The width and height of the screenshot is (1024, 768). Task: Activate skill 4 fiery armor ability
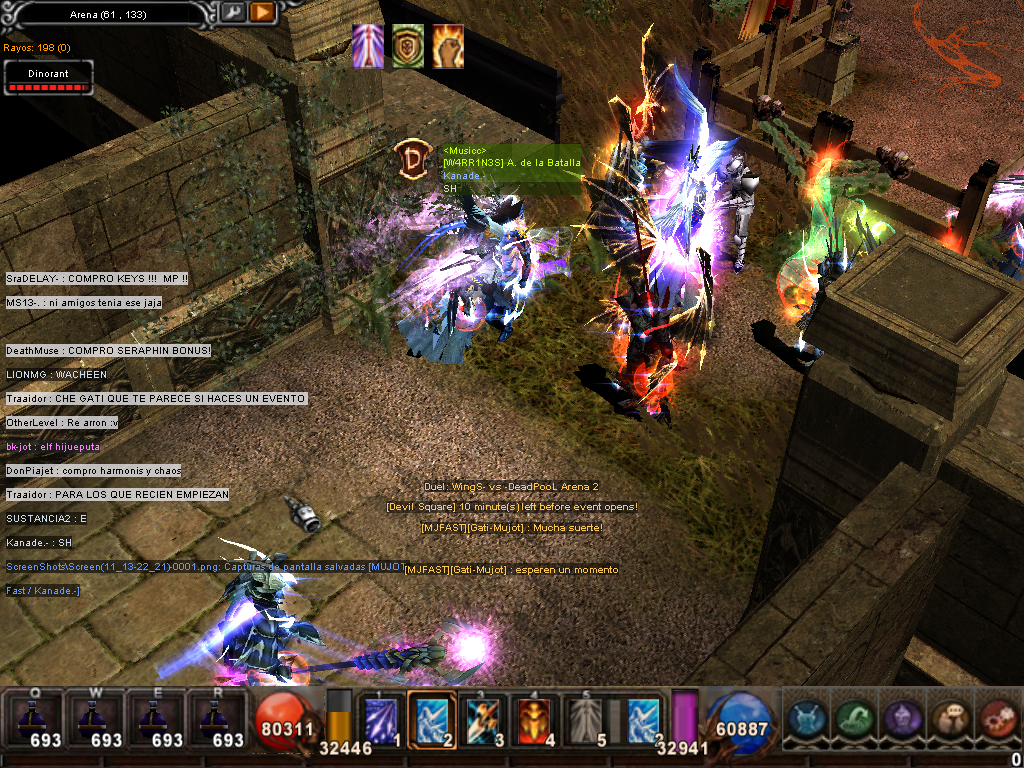pyautogui.click(x=538, y=718)
